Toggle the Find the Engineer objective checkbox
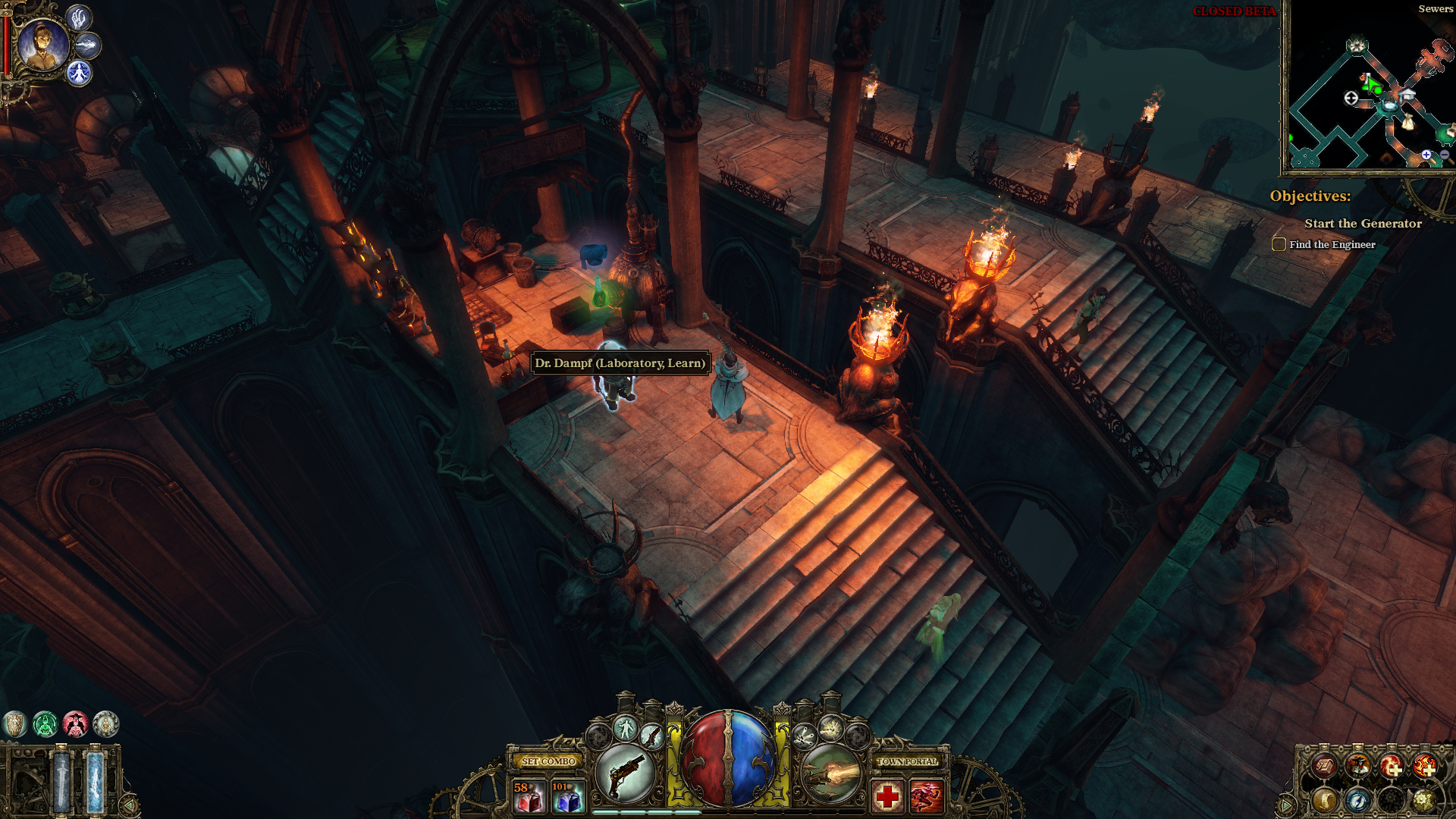The width and height of the screenshot is (1456, 819). tap(1279, 244)
